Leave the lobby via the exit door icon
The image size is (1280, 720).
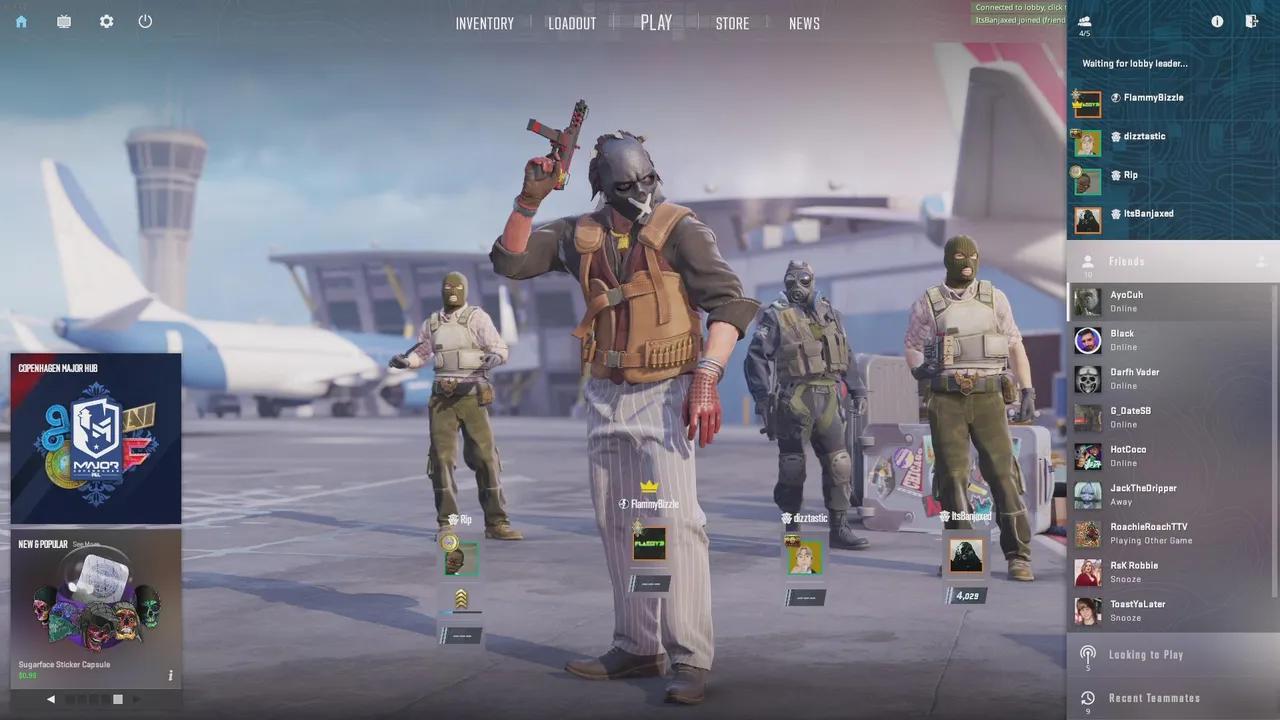click(x=1252, y=21)
